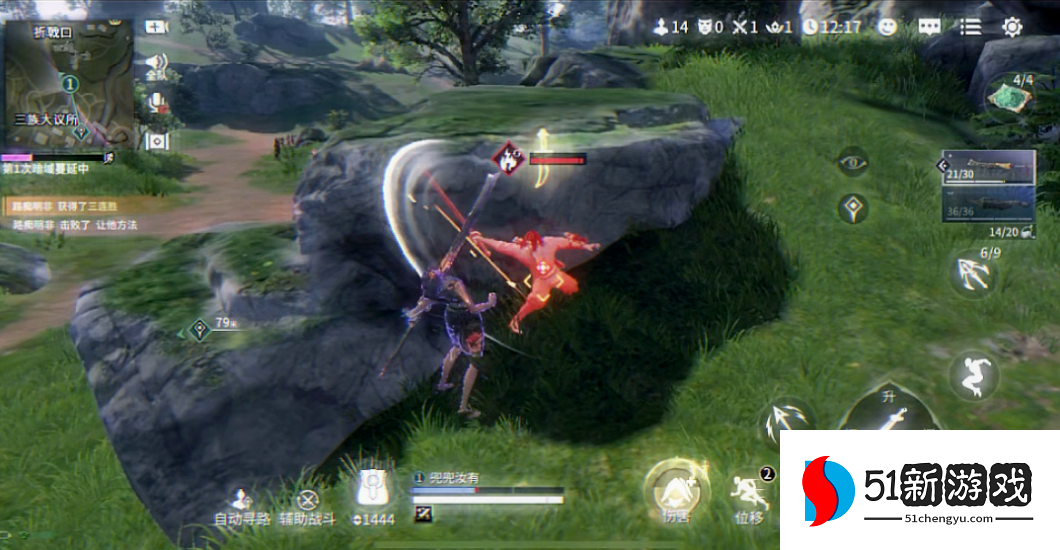
Task: Open the chat bubble icon
Action: [929, 27]
